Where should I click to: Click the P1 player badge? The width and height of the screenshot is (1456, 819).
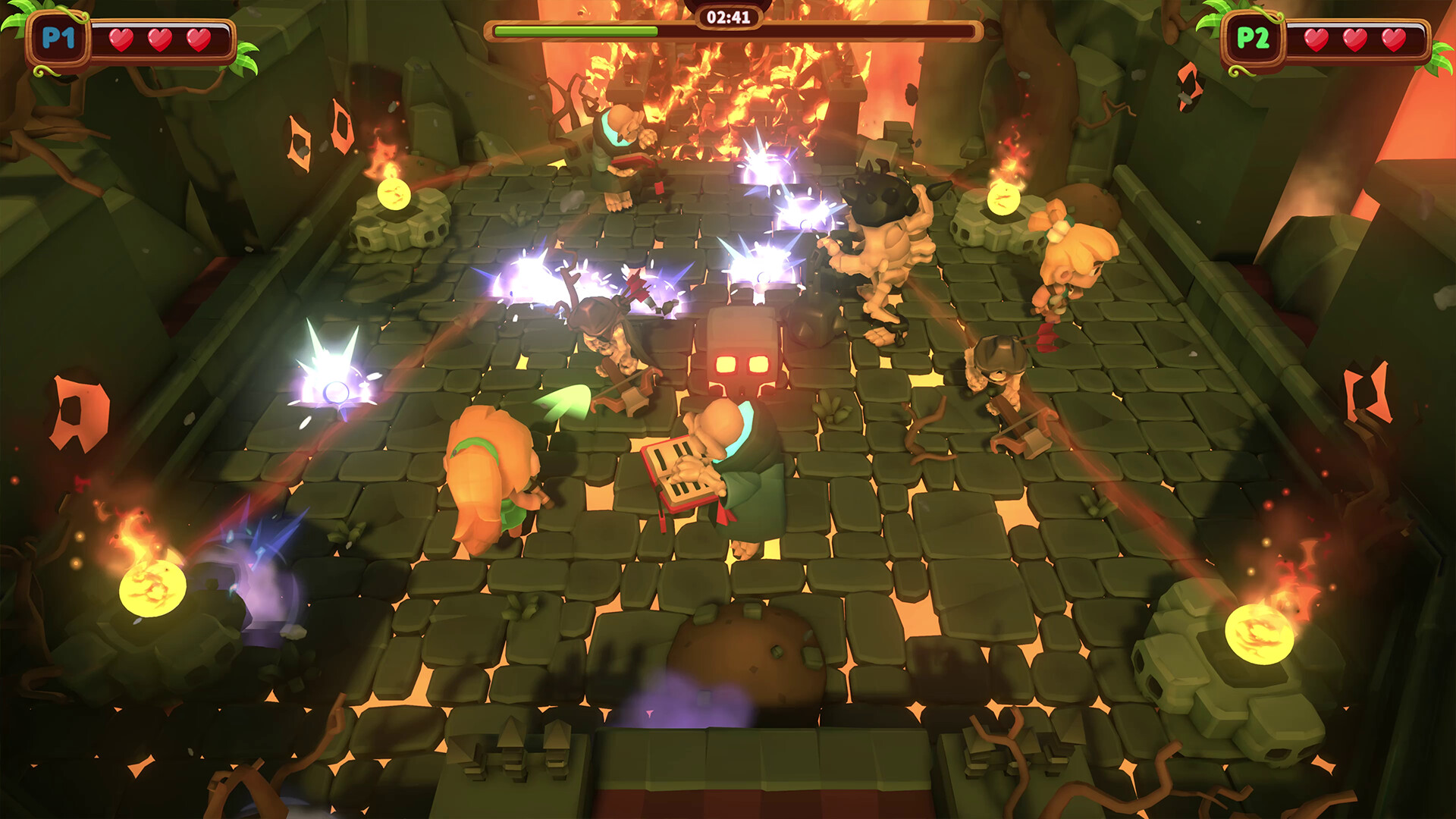point(60,36)
